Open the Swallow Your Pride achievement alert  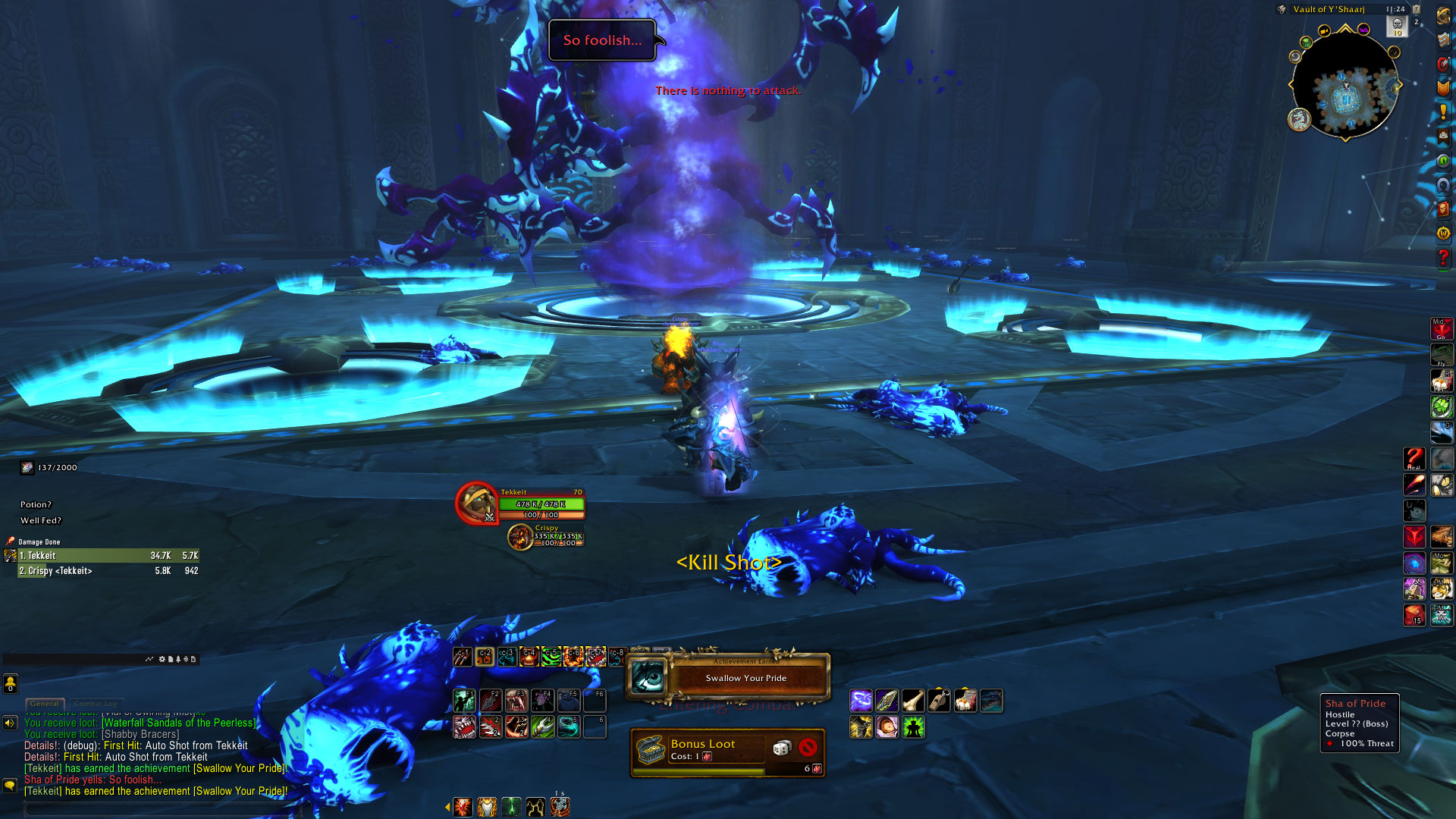[728, 677]
